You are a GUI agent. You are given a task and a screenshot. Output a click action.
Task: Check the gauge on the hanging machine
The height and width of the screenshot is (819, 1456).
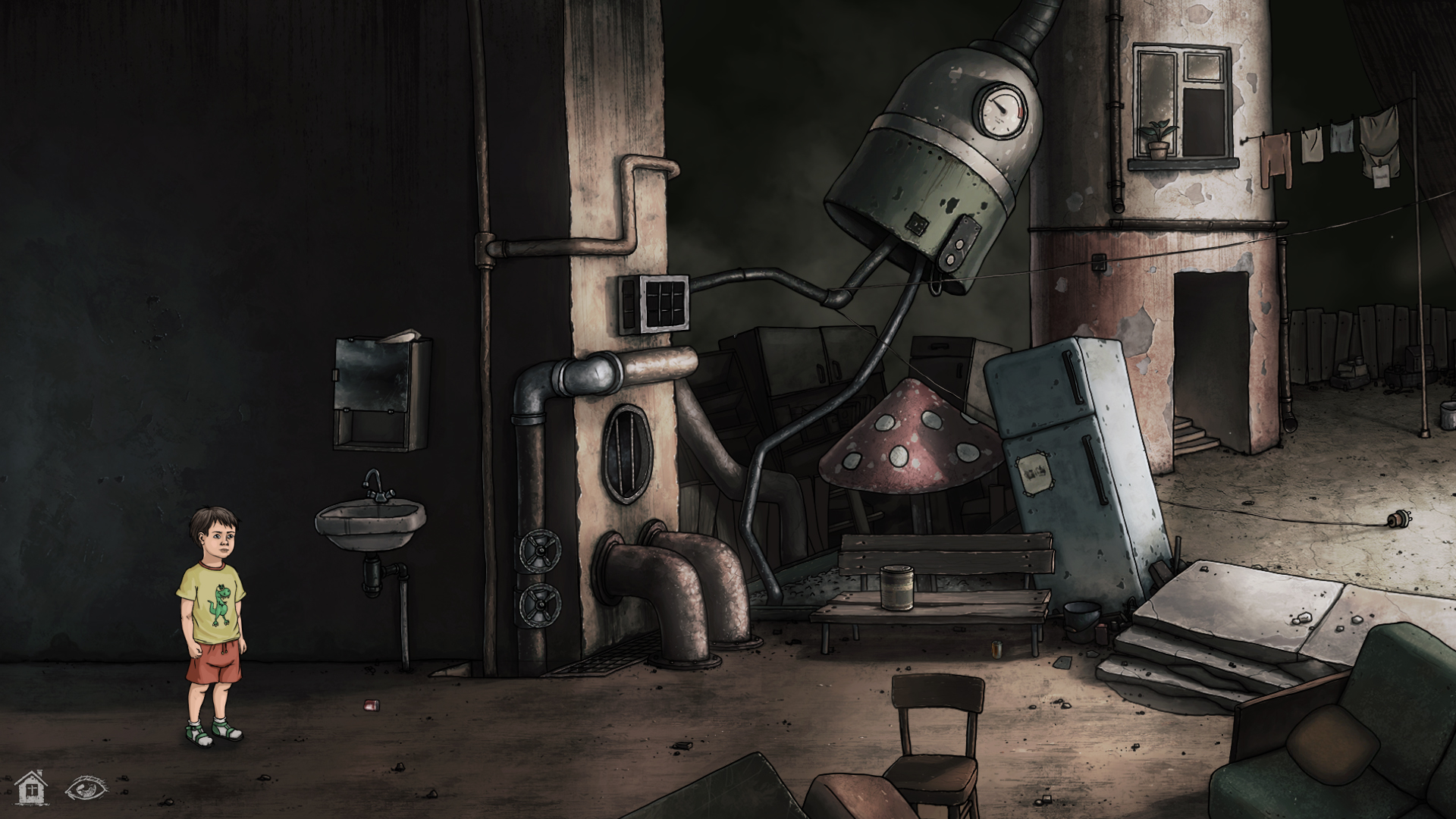[1001, 110]
